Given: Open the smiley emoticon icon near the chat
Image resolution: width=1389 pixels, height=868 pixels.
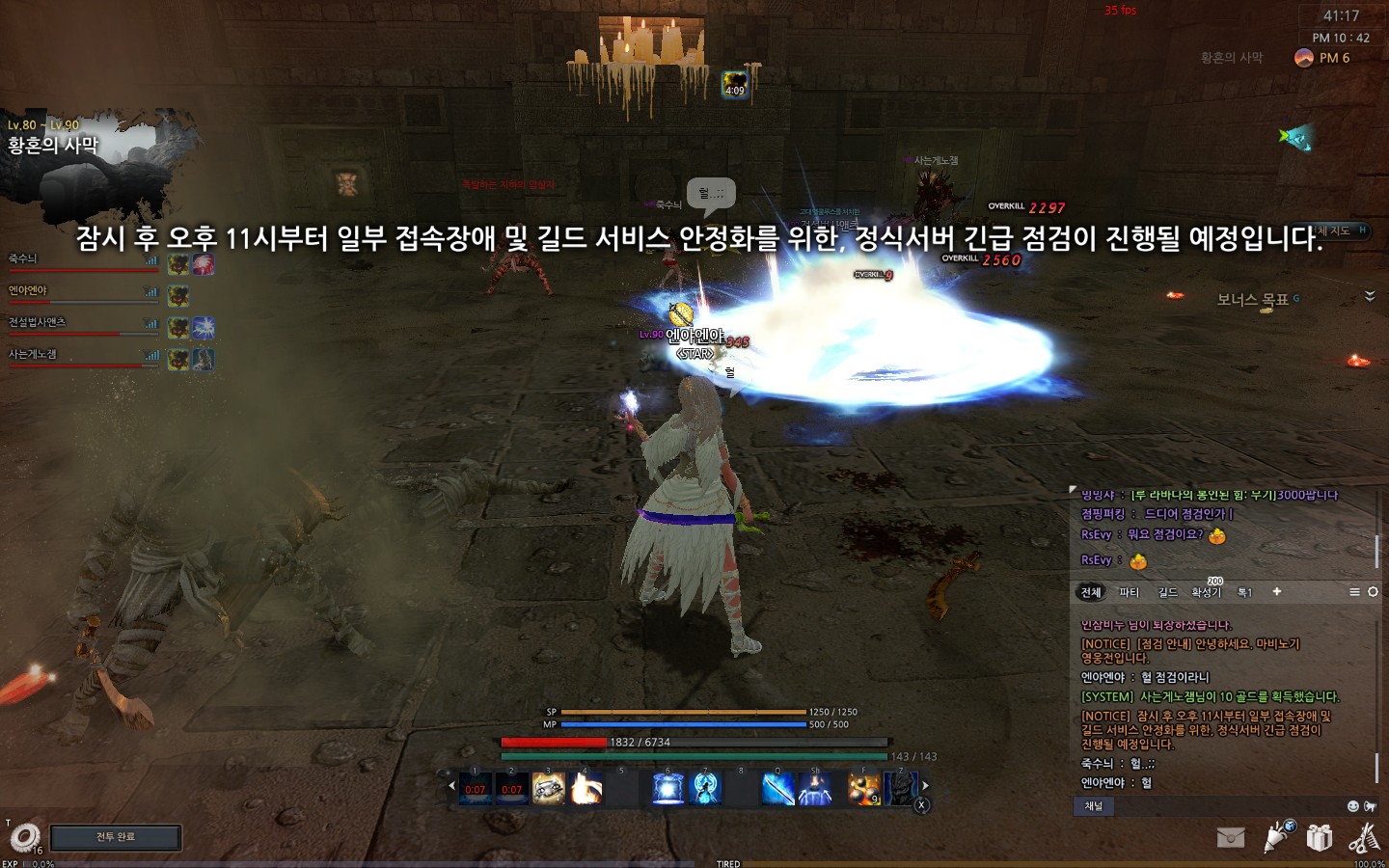Looking at the screenshot, I should coord(1353,805).
